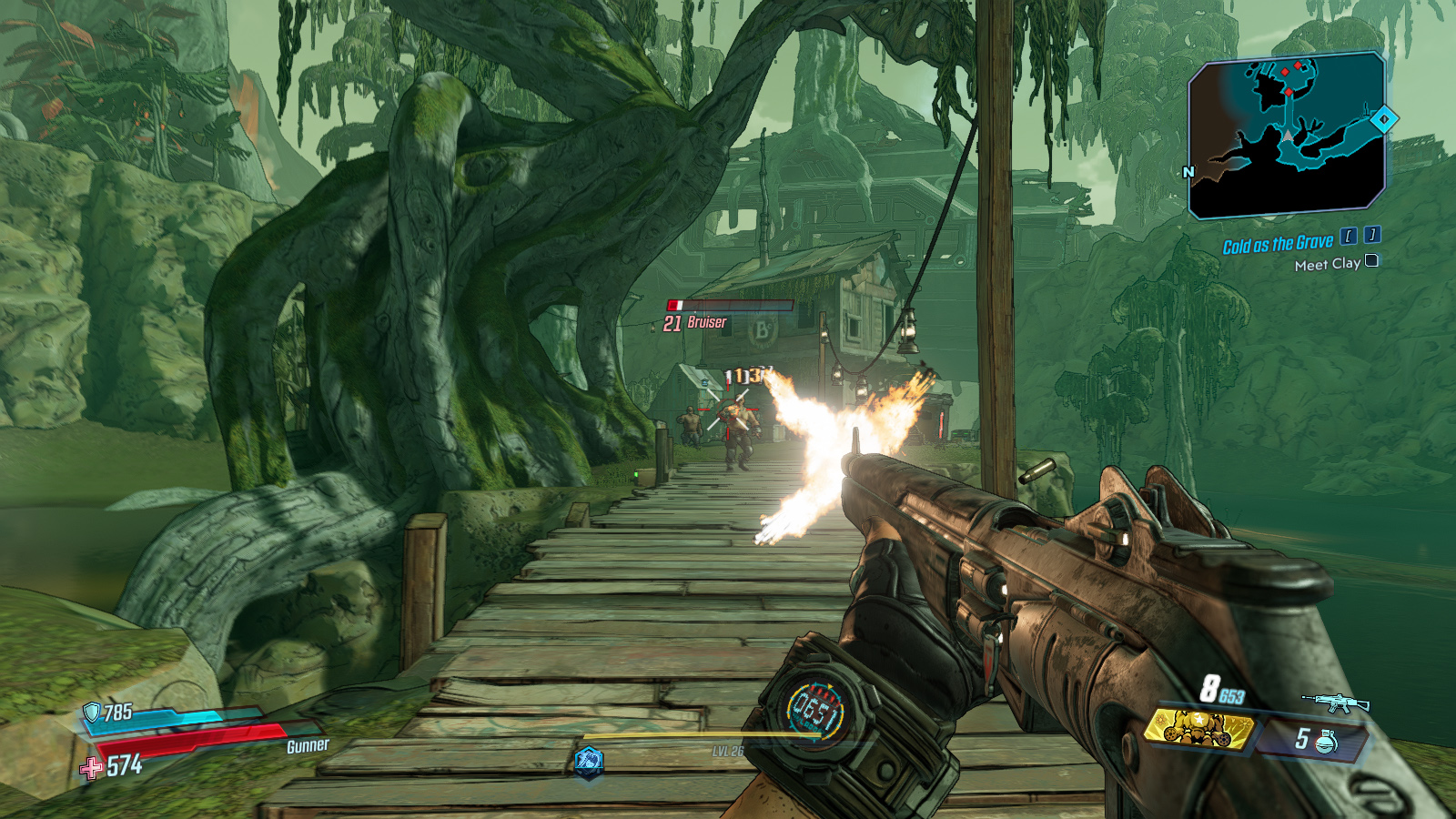Tick the Meet Clay objective checkbox

(1371, 261)
